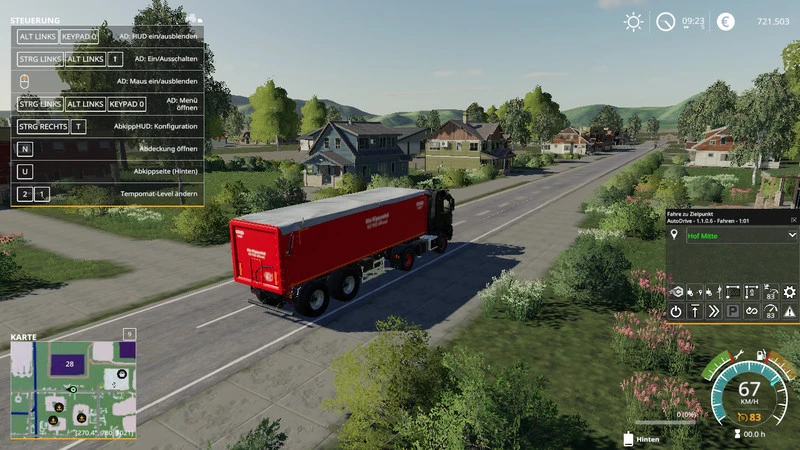800x450 pixels.
Task: Click the sun weather icon
Action: (x=633, y=21)
